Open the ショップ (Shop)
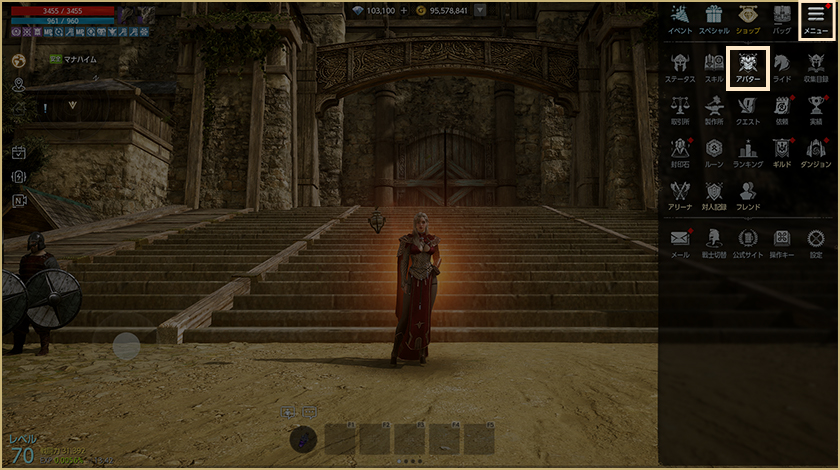 point(748,20)
